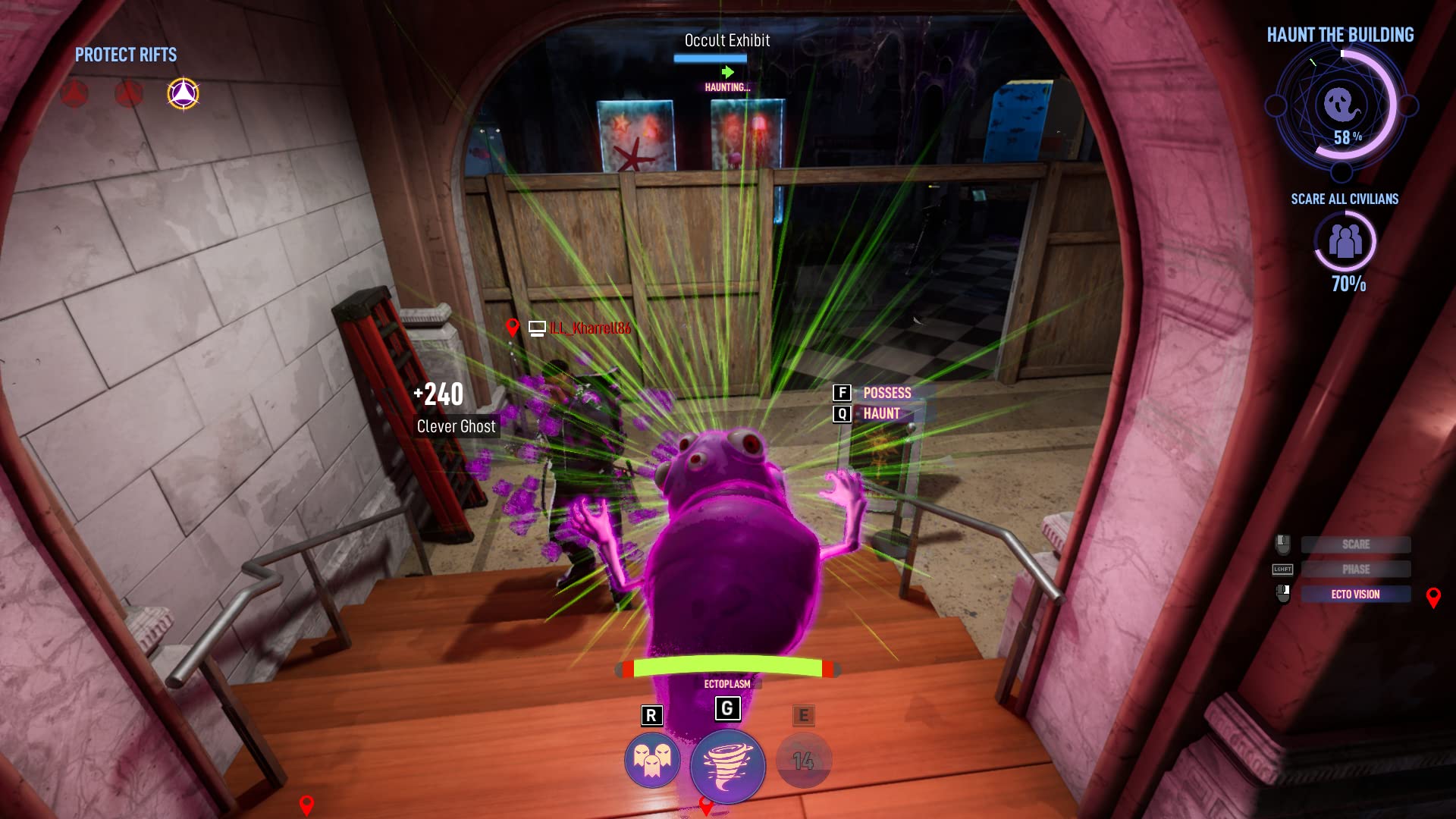Select the gold rift icon under Protect Rifts
Image resolution: width=1456 pixels, height=819 pixels.
(x=183, y=93)
